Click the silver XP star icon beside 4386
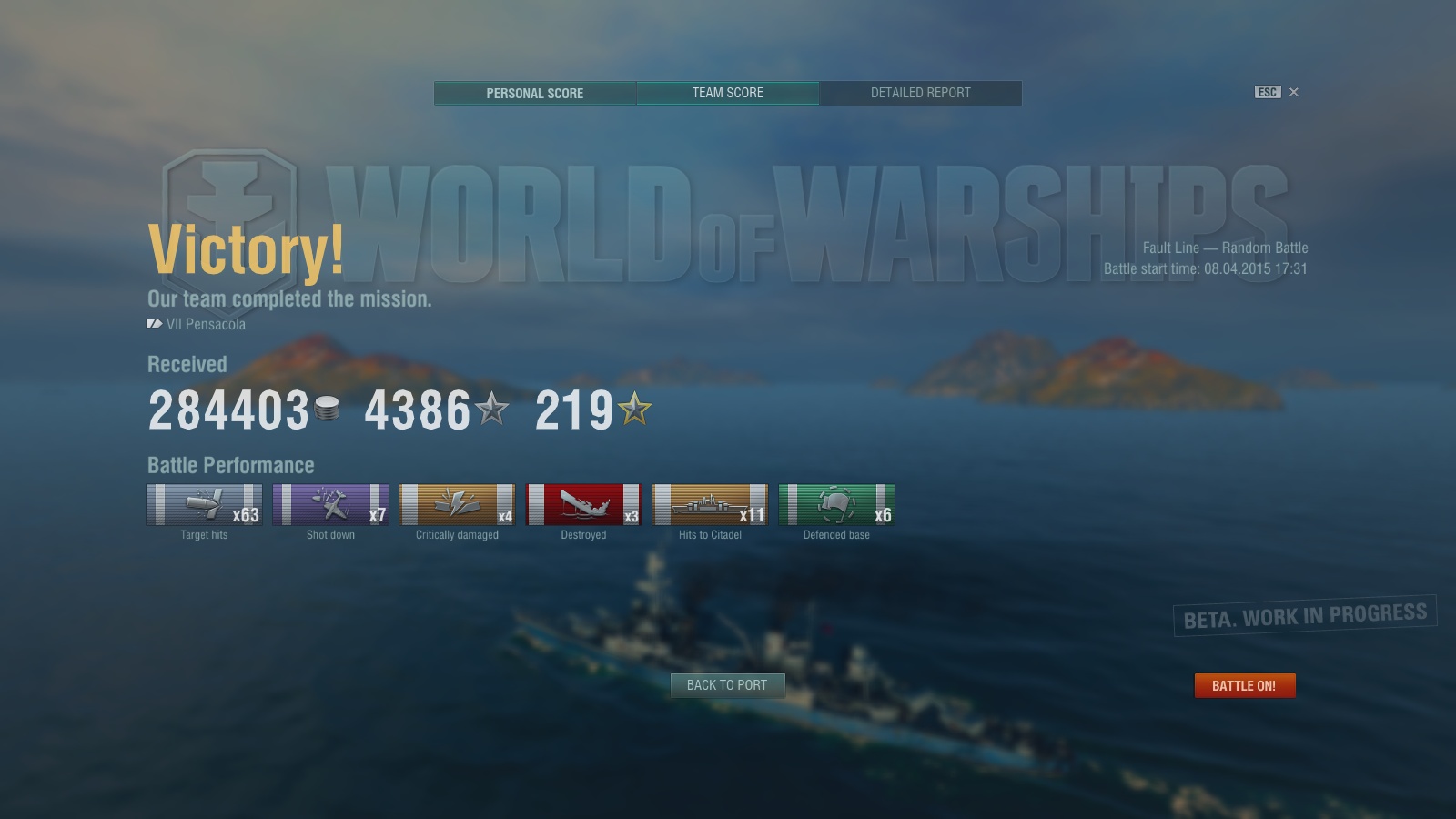Viewport: 1456px width, 819px height. pyautogui.click(x=491, y=409)
